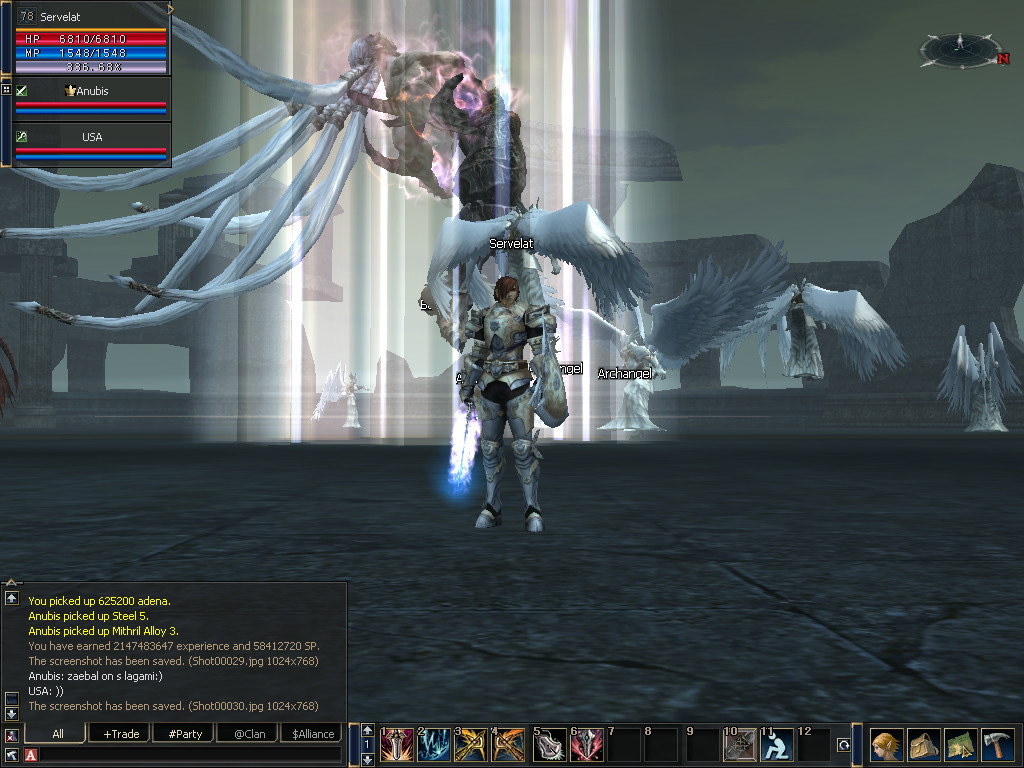Rotate the shortcut bar orientation button
1024x768 pixels.
(x=843, y=745)
